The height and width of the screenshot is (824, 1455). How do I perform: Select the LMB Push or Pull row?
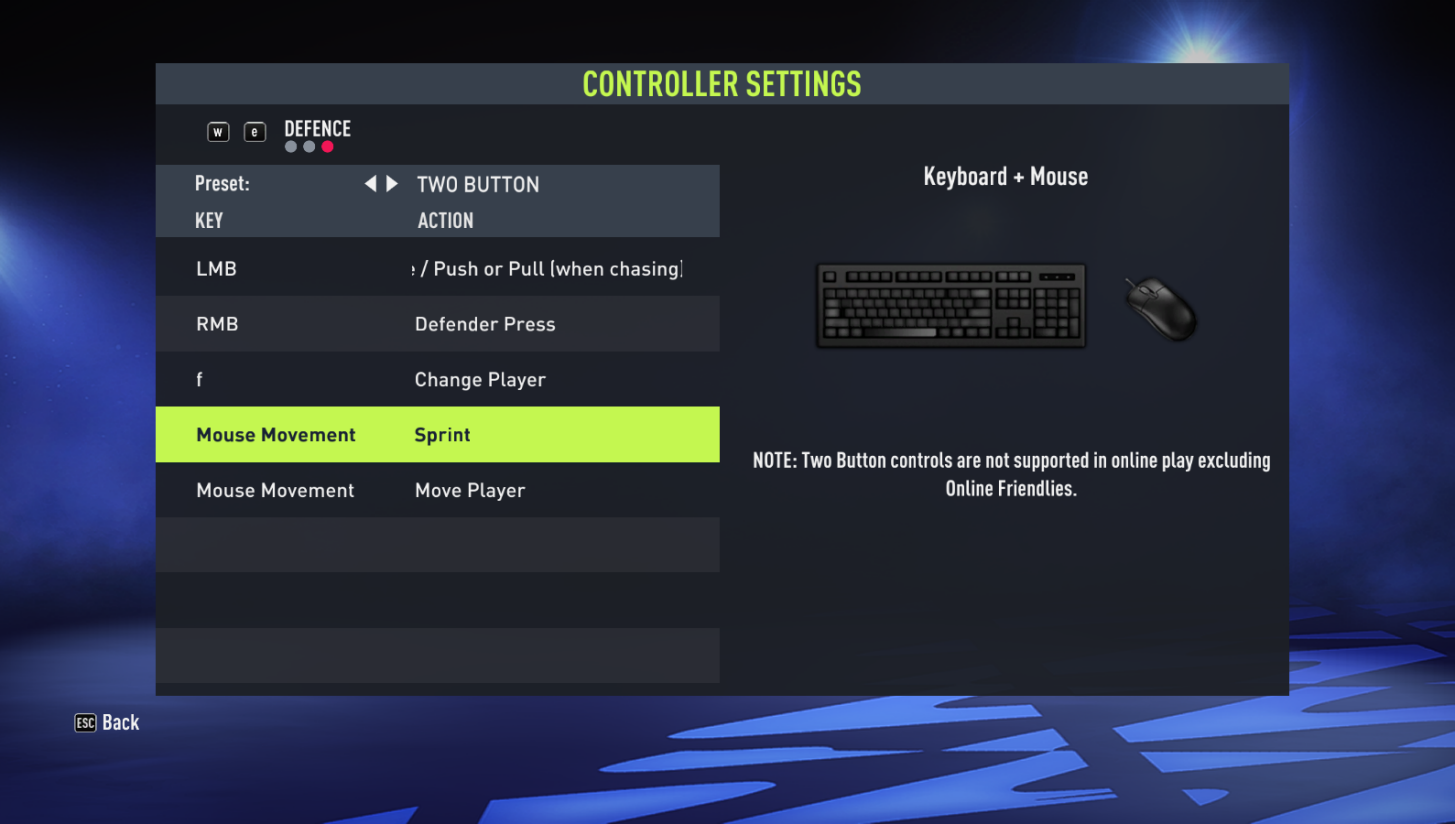pyautogui.click(x=437, y=268)
